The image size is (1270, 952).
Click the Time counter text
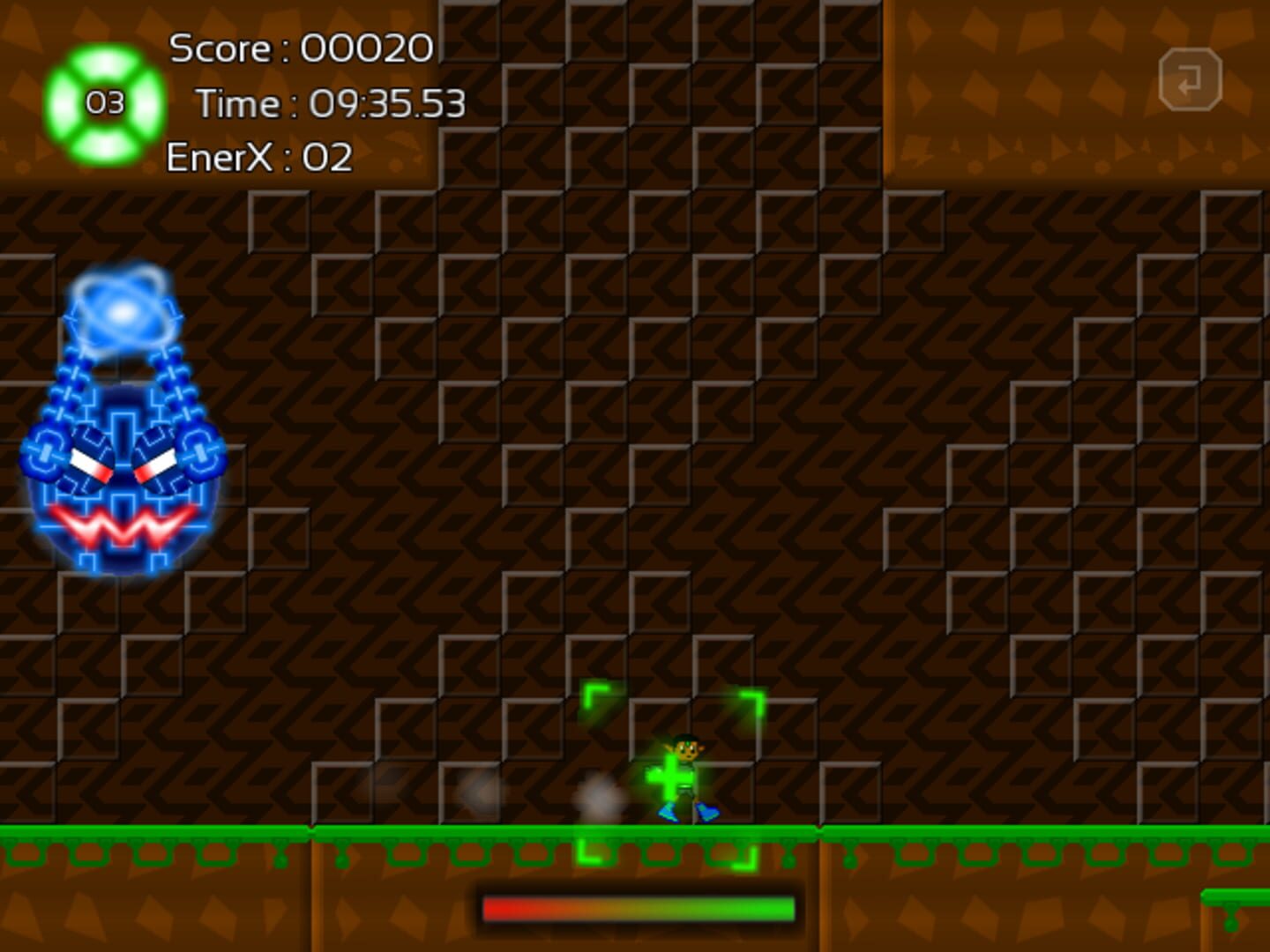pos(332,104)
